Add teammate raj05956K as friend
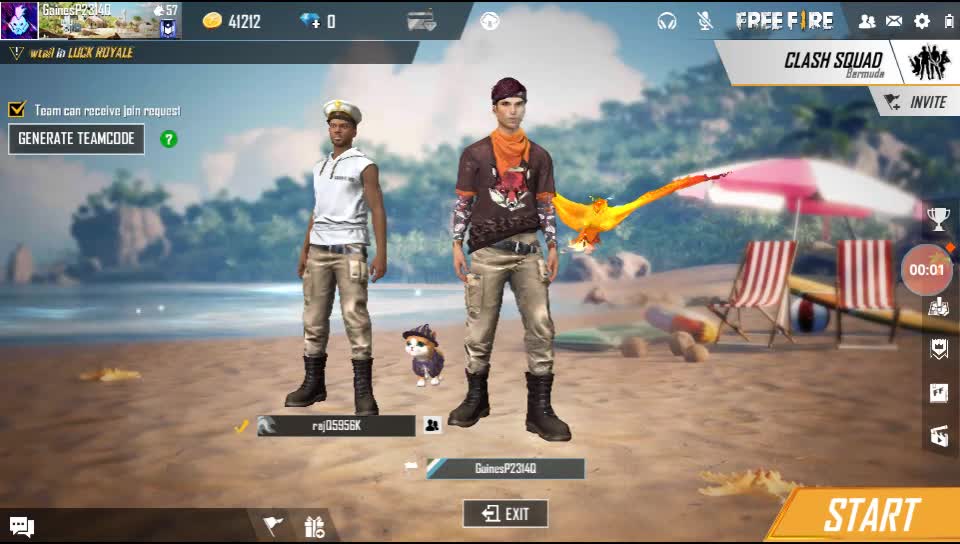960x544 pixels. coord(432,425)
